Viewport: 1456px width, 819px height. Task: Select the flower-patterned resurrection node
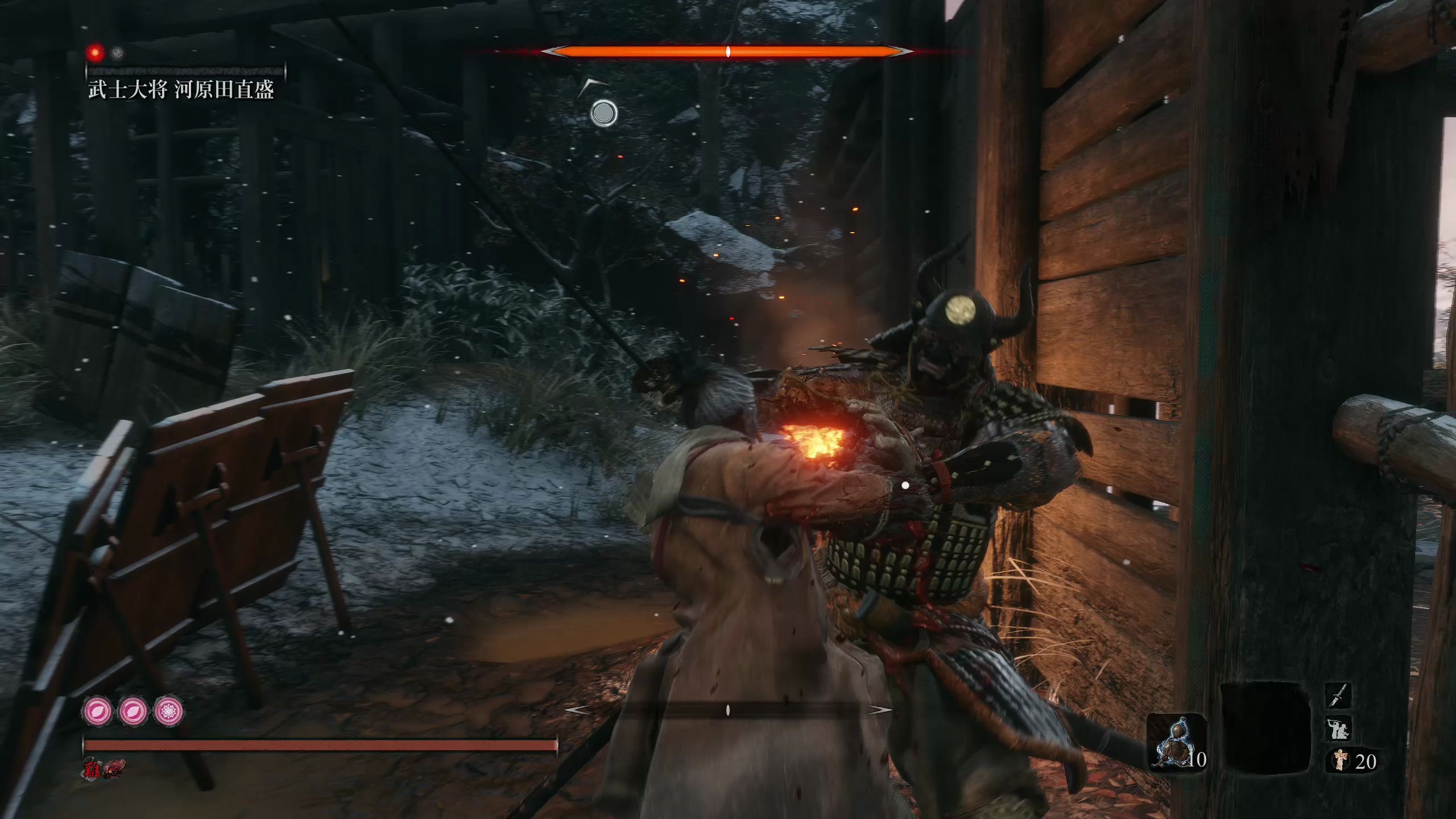click(x=169, y=711)
